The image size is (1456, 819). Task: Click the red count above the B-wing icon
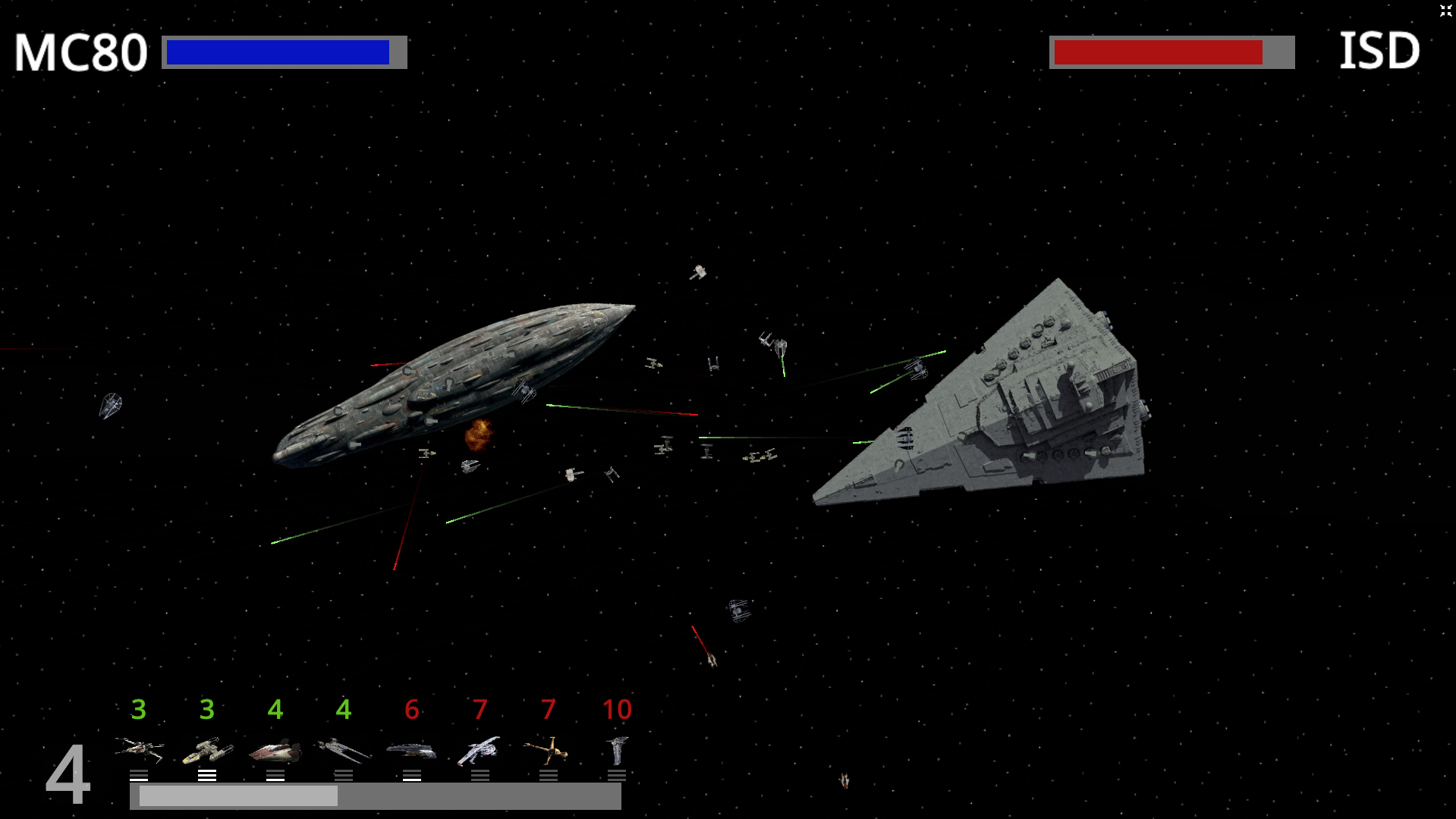coord(549,711)
